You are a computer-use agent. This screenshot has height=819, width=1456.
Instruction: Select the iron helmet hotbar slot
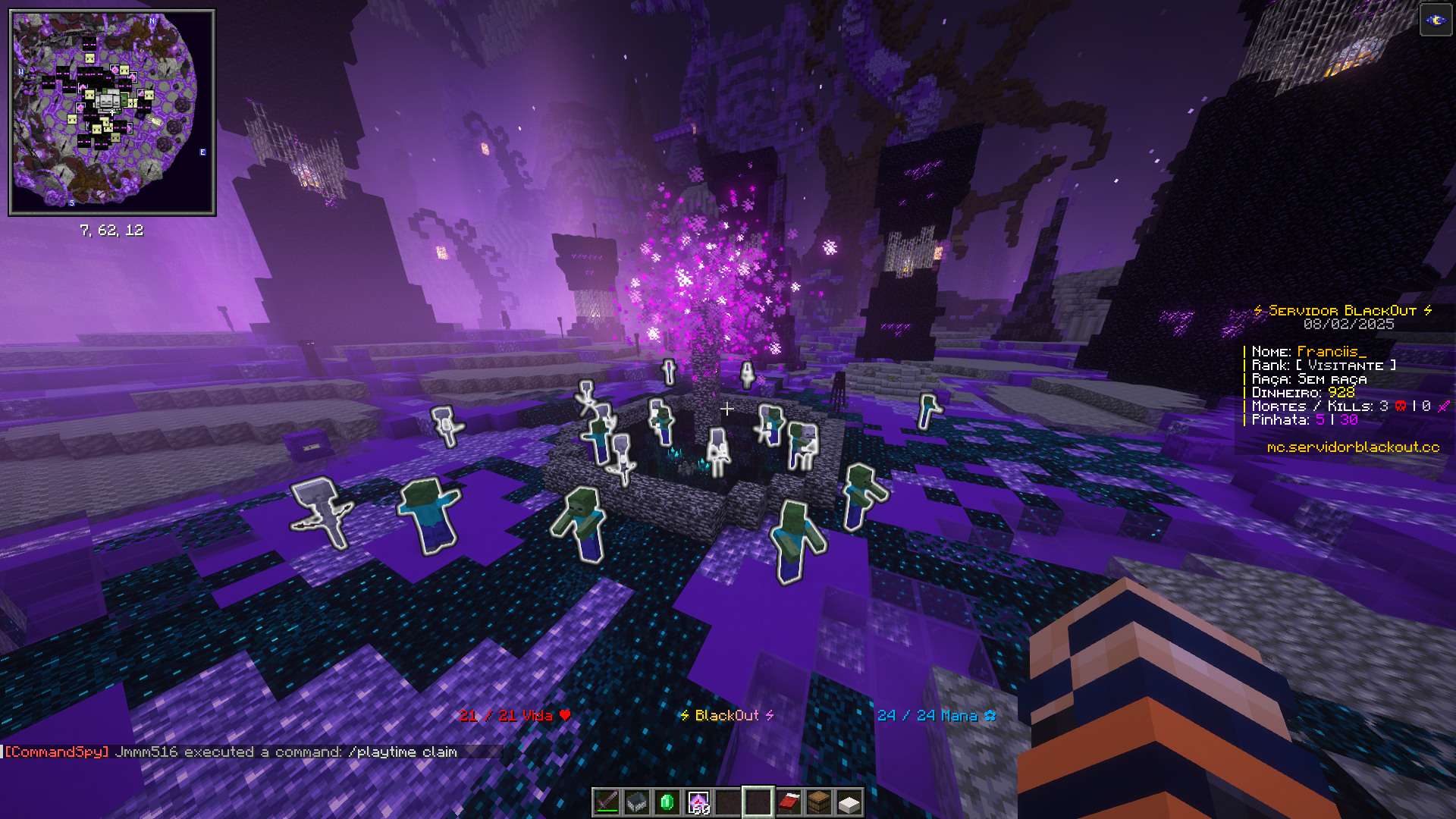point(637,802)
